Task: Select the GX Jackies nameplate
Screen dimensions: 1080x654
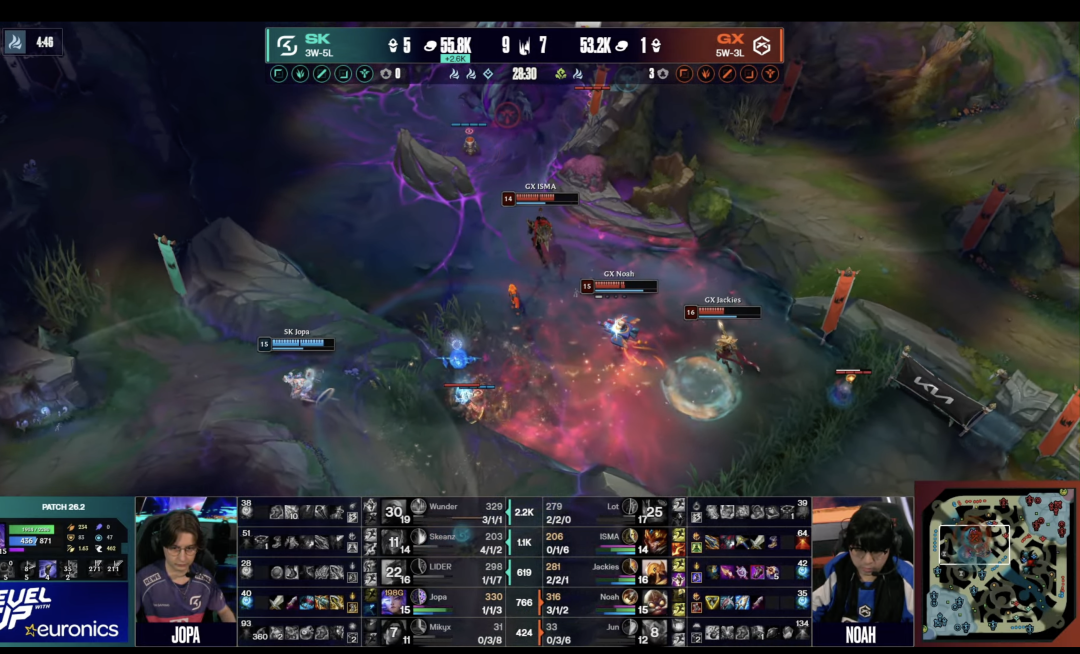Action: [x=722, y=311]
